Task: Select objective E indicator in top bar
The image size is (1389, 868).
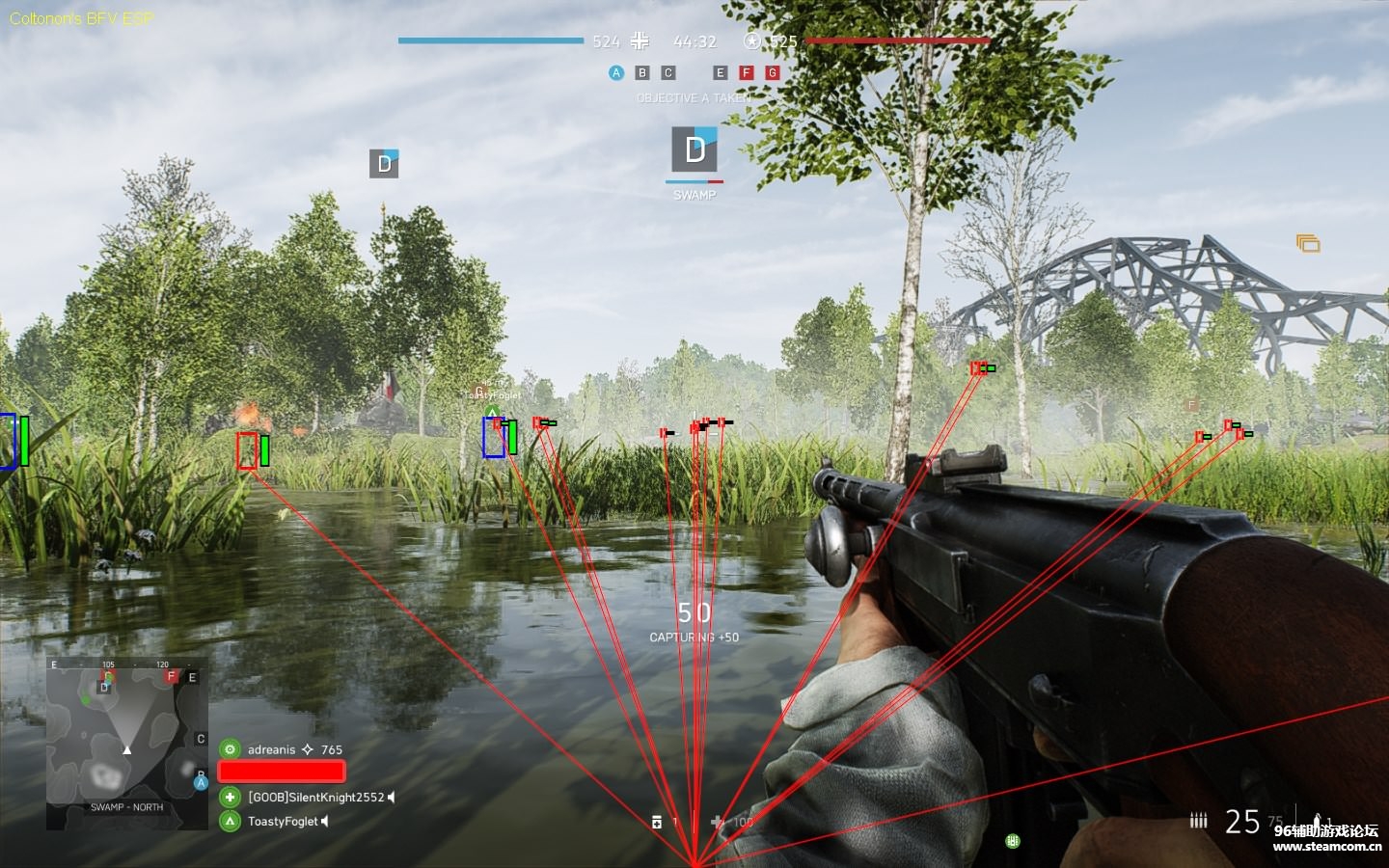Action: (x=720, y=73)
